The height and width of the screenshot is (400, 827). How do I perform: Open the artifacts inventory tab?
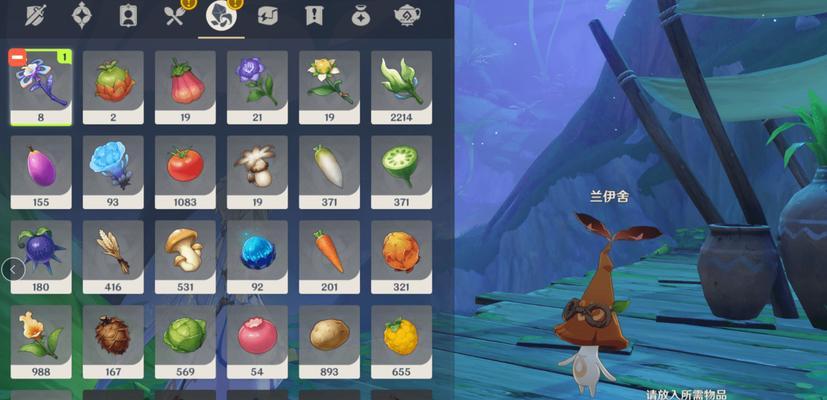pyautogui.click(x=82, y=16)
